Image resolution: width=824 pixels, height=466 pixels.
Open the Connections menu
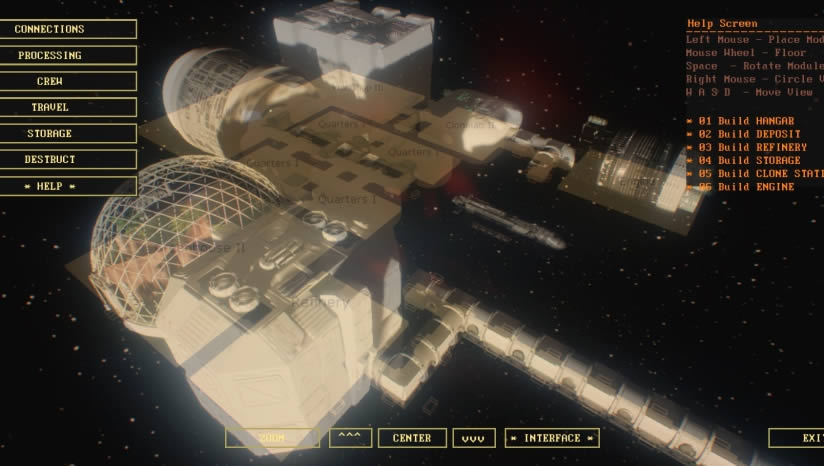pyautogui.click(x=68, y=30)
